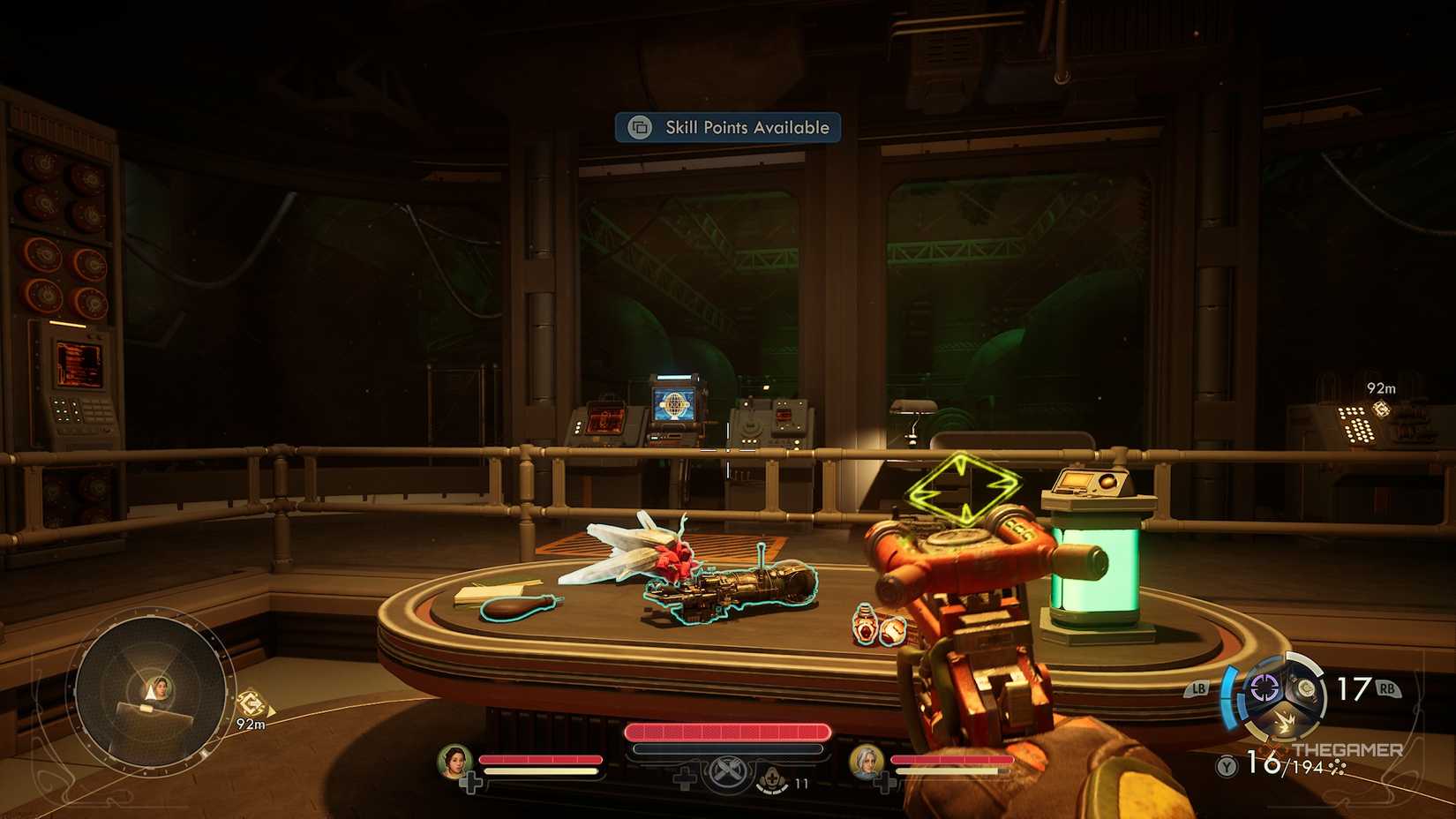Click the Y button ammo reserve icon near 16/194
The image size is (1456, 819).
1225,766
